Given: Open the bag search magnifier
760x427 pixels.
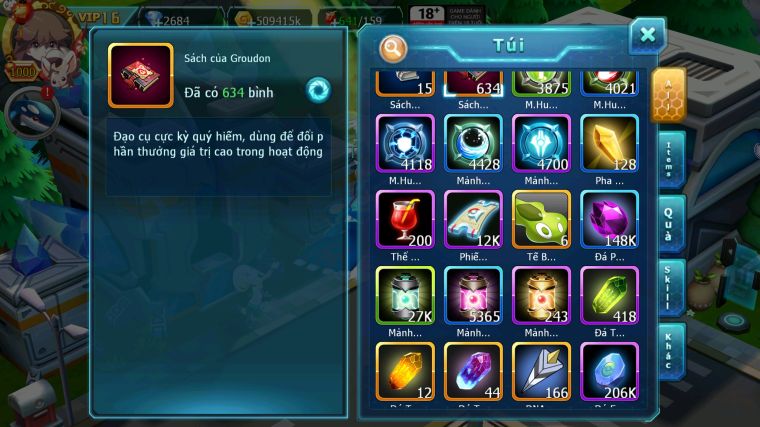Looking at the screenshot, I should 394,47.
